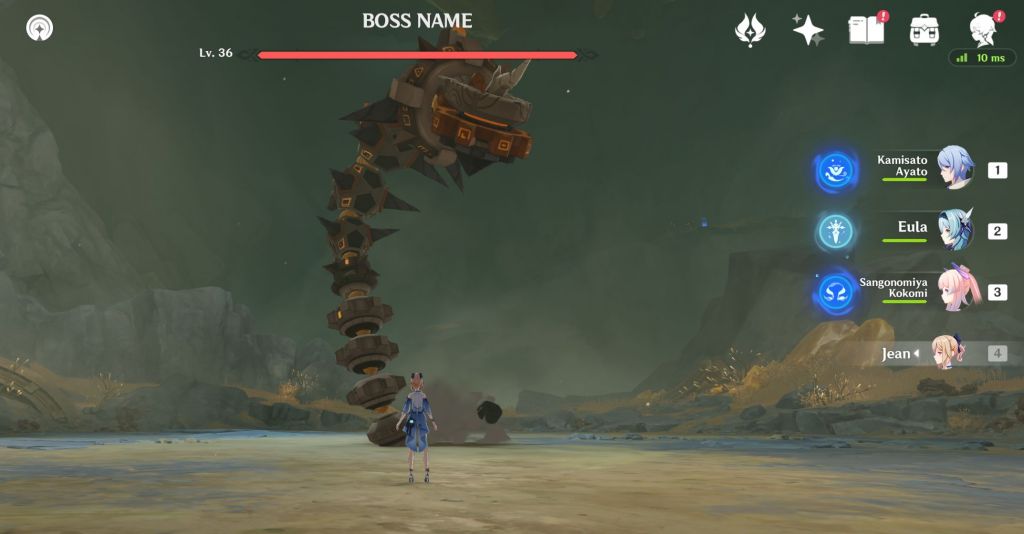Open the backpack inventory icon
1024x534 pixels.
click(924, 30)
